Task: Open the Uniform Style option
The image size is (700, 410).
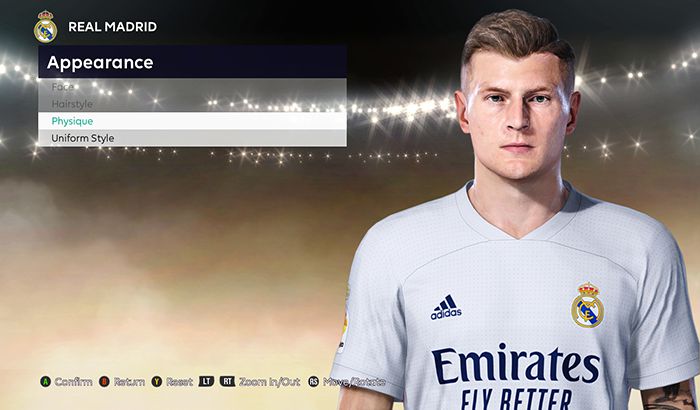Action: [83, 138]
